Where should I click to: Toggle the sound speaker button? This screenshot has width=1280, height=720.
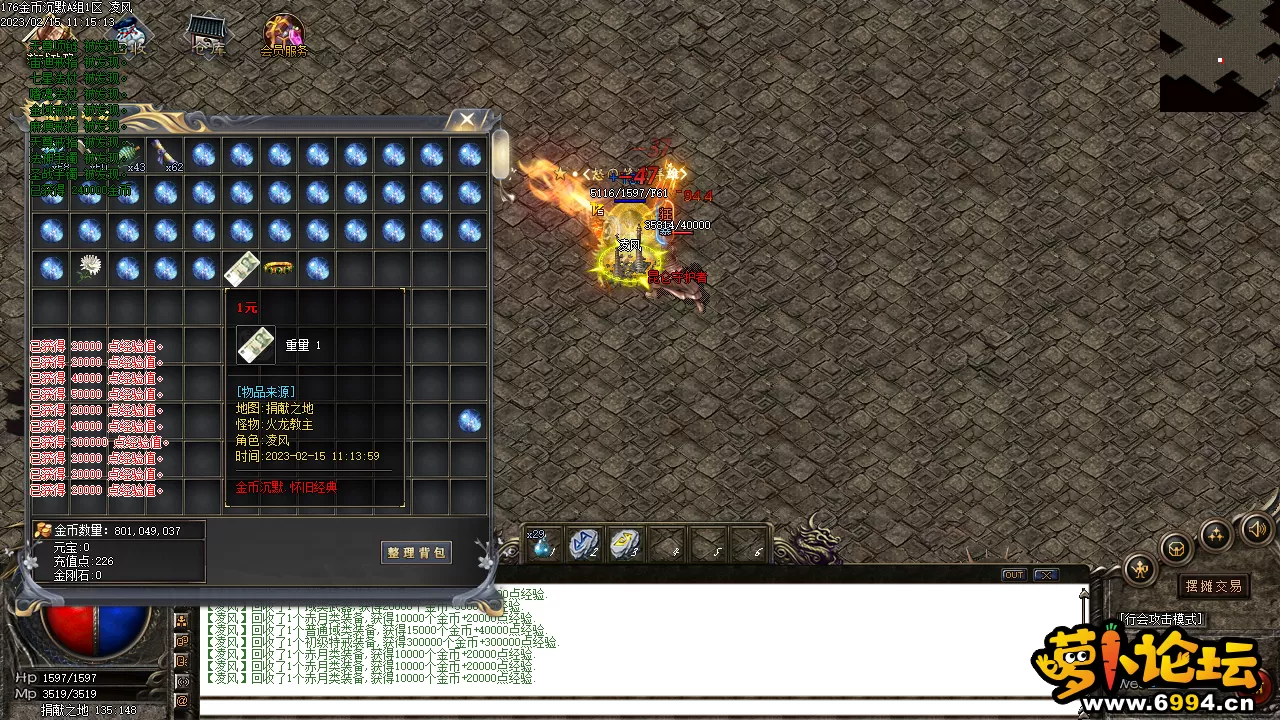[1256, 529]
